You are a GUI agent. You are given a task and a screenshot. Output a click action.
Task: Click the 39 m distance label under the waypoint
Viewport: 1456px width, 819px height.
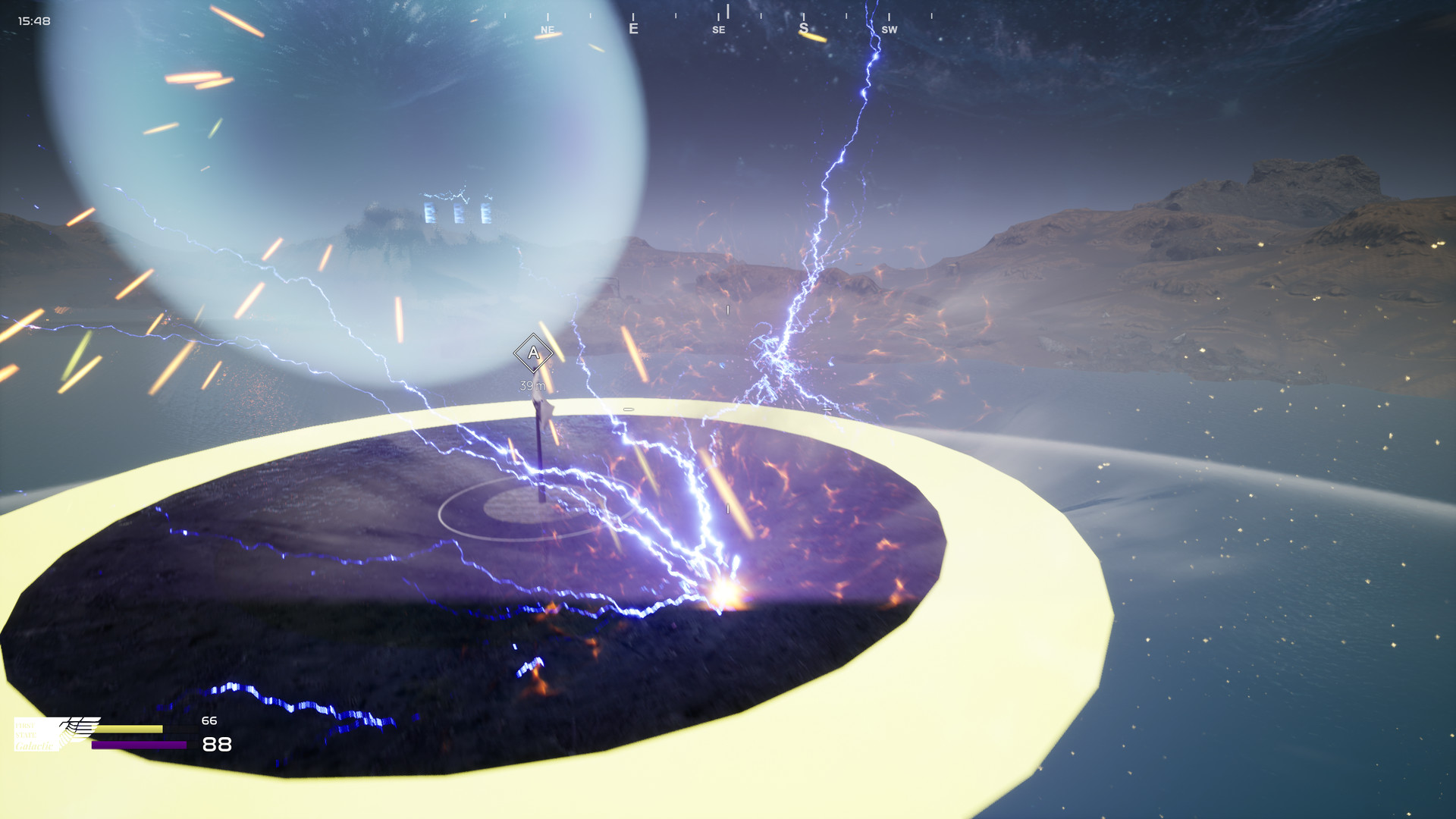tap(532, 385)
